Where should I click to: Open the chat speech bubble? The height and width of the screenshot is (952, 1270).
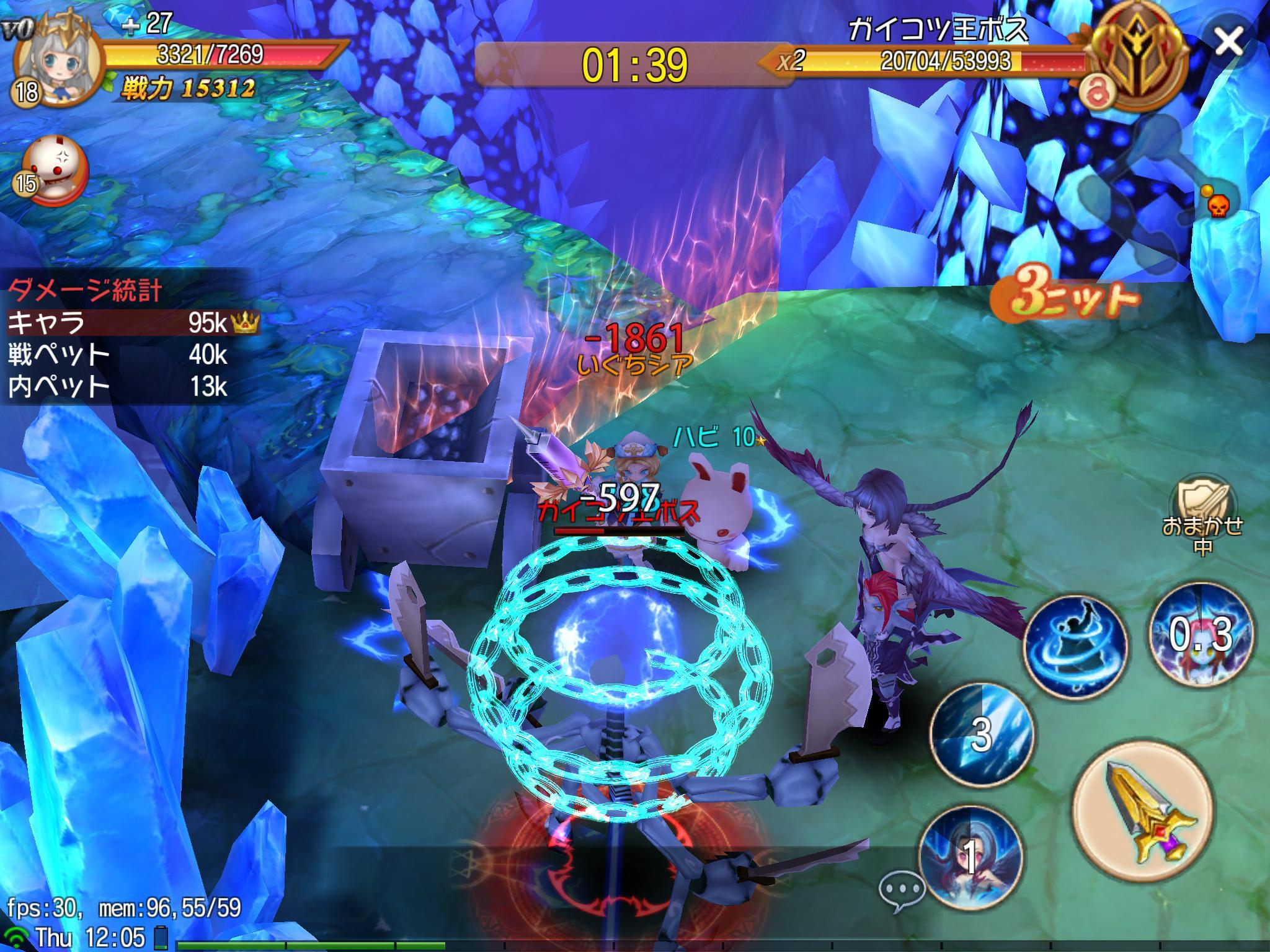coord(902,890)
